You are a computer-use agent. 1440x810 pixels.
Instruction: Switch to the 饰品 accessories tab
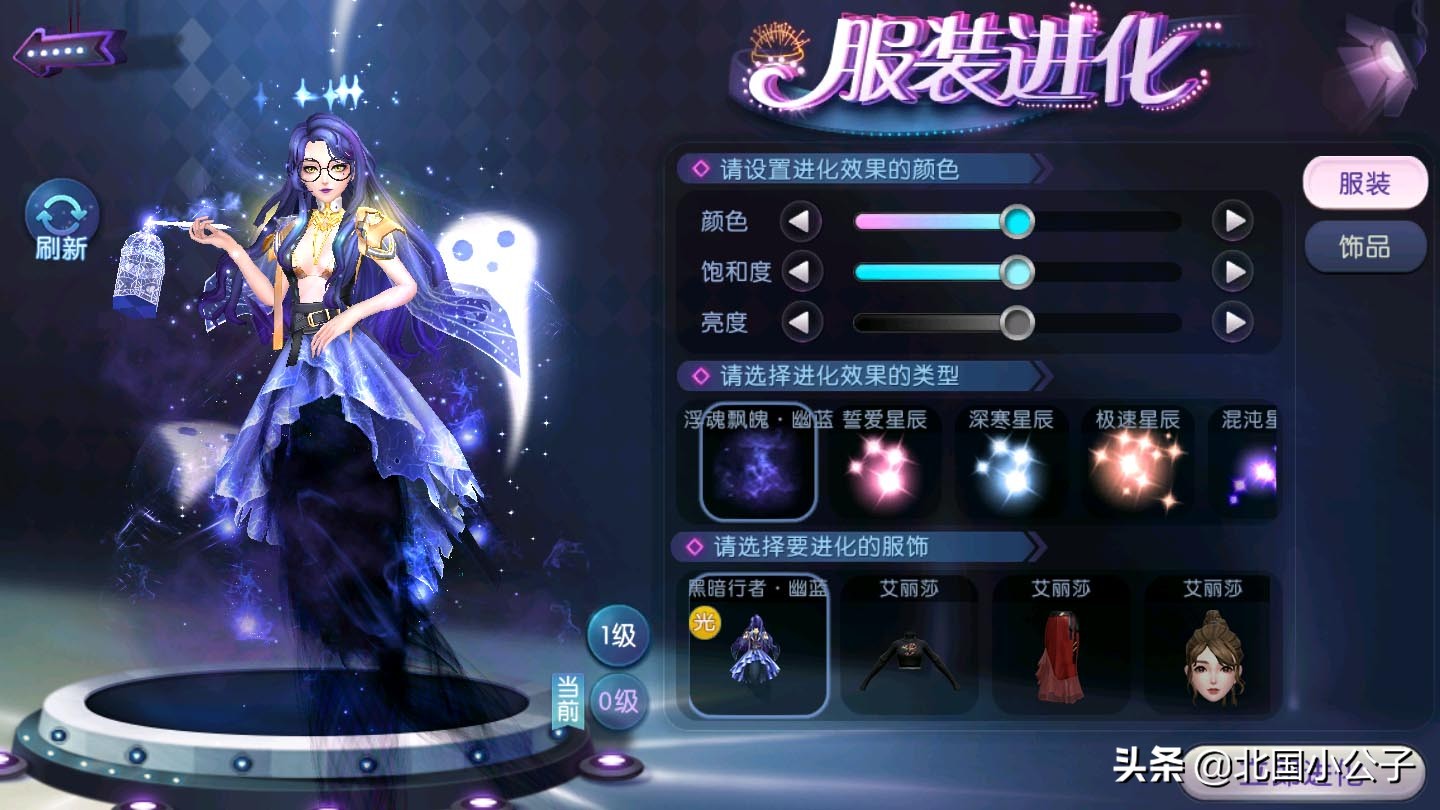tap(1364, 245)
